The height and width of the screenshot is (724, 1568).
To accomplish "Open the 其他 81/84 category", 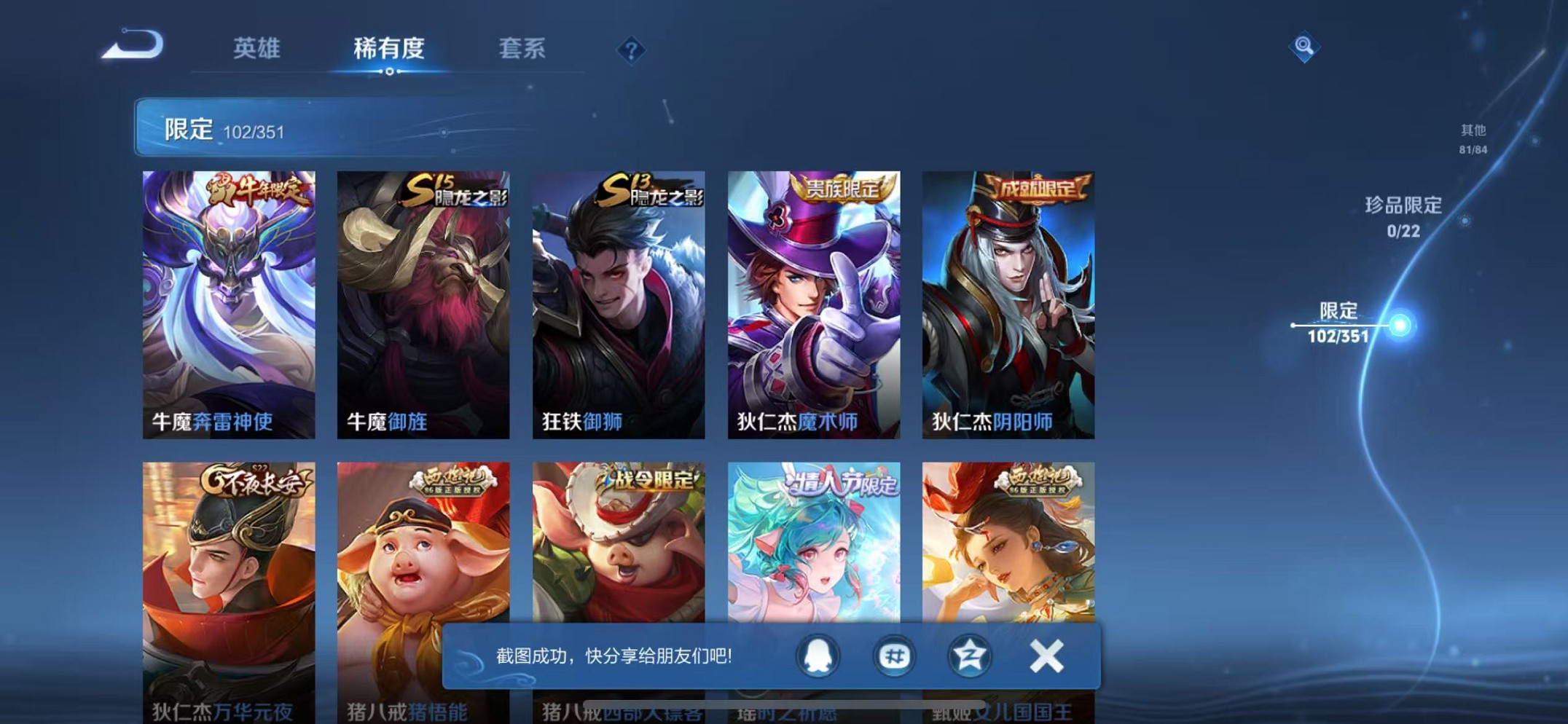I will coord(1472,137).
